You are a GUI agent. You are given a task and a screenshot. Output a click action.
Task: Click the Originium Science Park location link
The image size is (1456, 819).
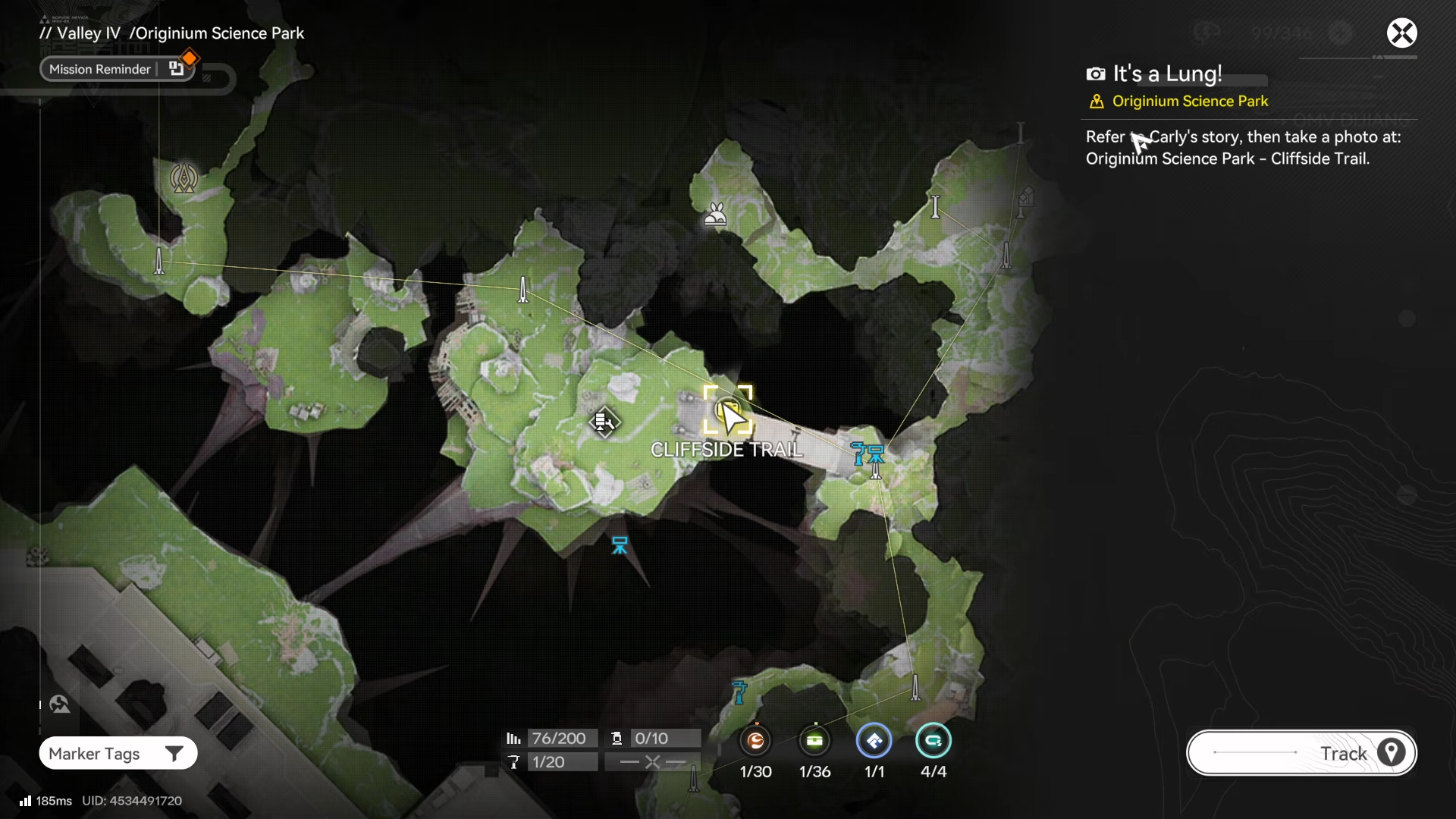pyautogui.click(x=1189, y=101)
